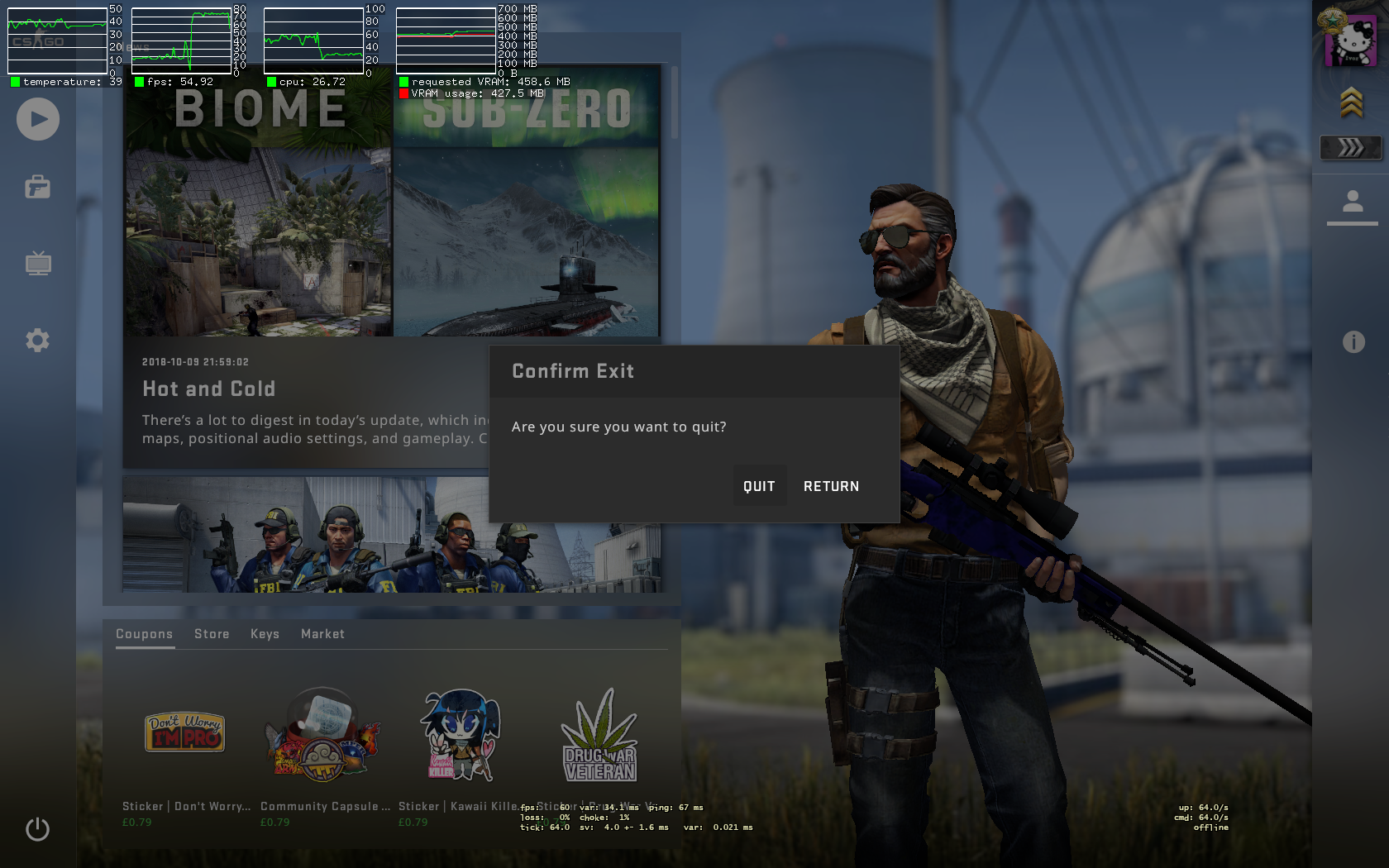Open the Inventory briefcase icon

click(37, 188)
